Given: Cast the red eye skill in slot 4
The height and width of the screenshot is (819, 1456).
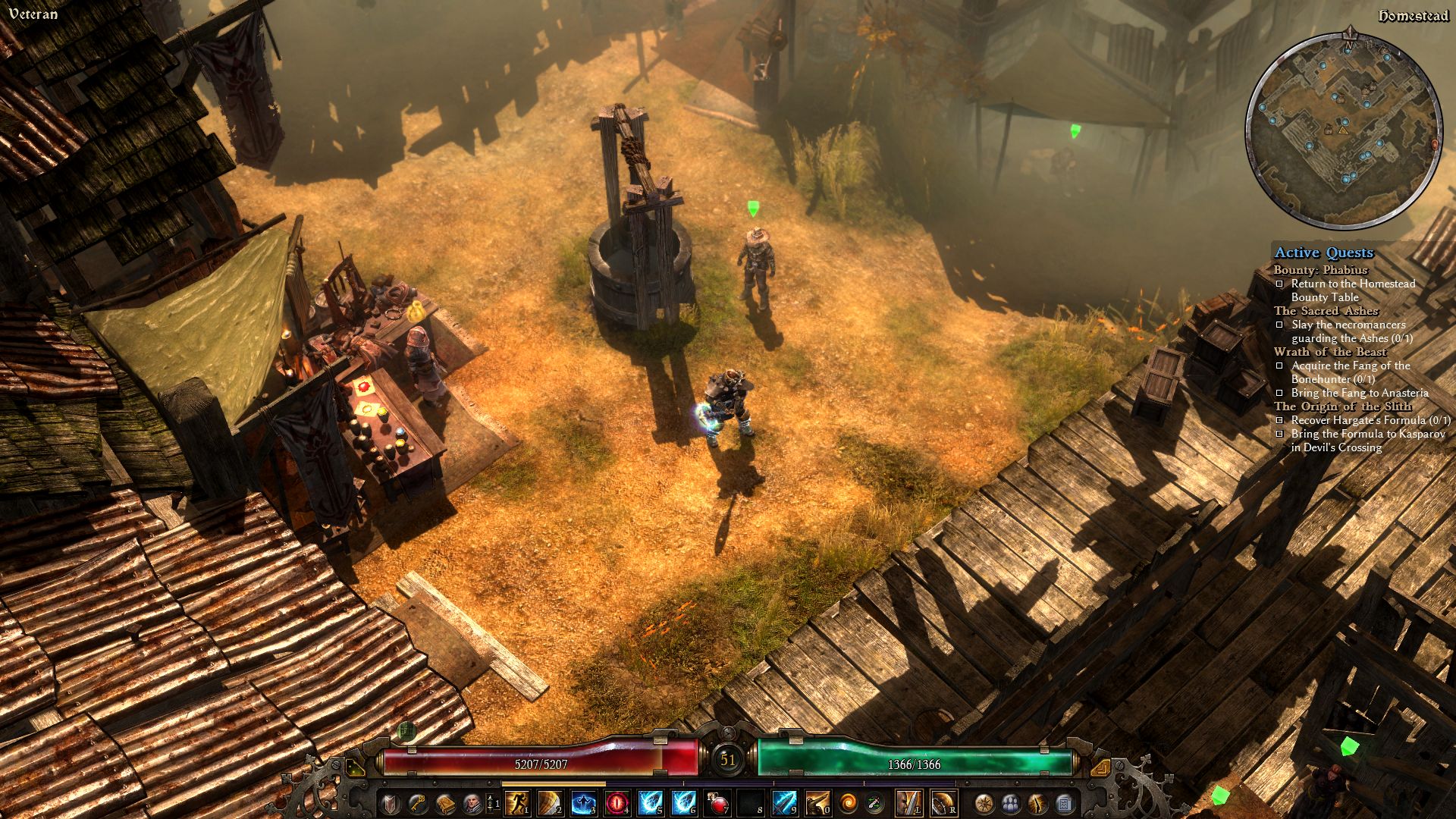Looking at the screenshot, I should [617, 802].
